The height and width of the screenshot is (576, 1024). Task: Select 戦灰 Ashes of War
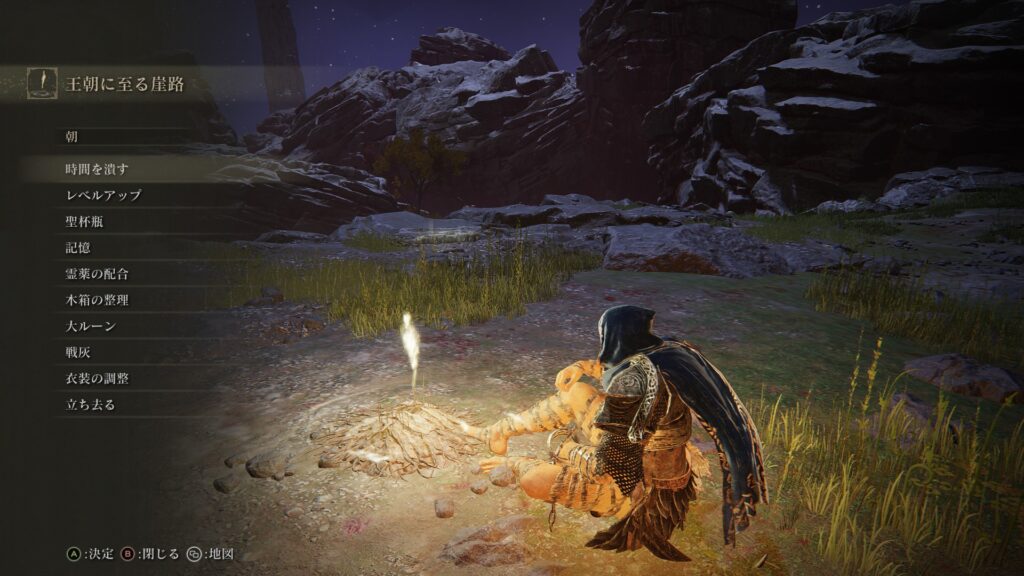pos(78,352)
